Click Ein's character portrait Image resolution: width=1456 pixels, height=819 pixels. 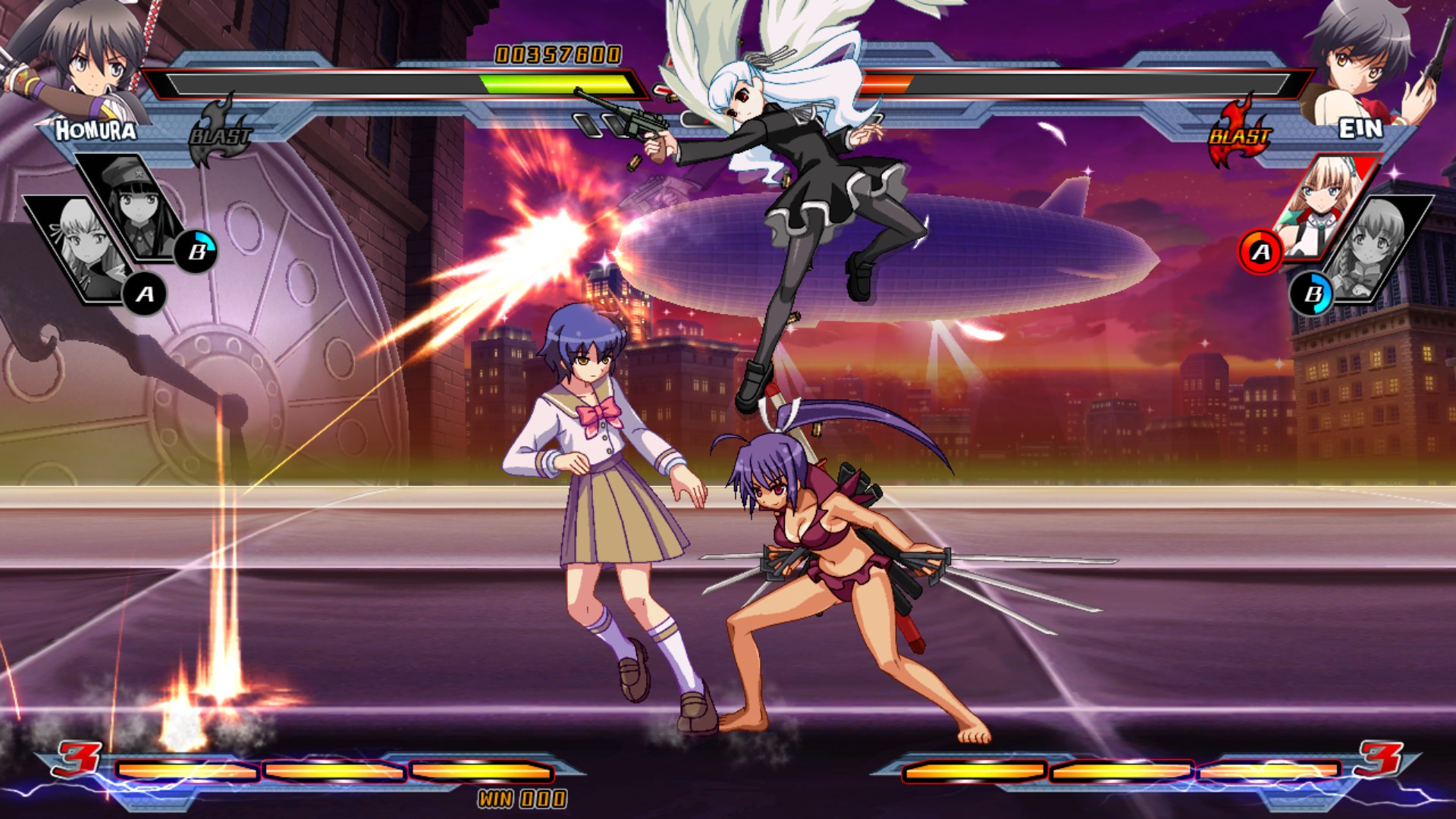tap(1365, 57)
